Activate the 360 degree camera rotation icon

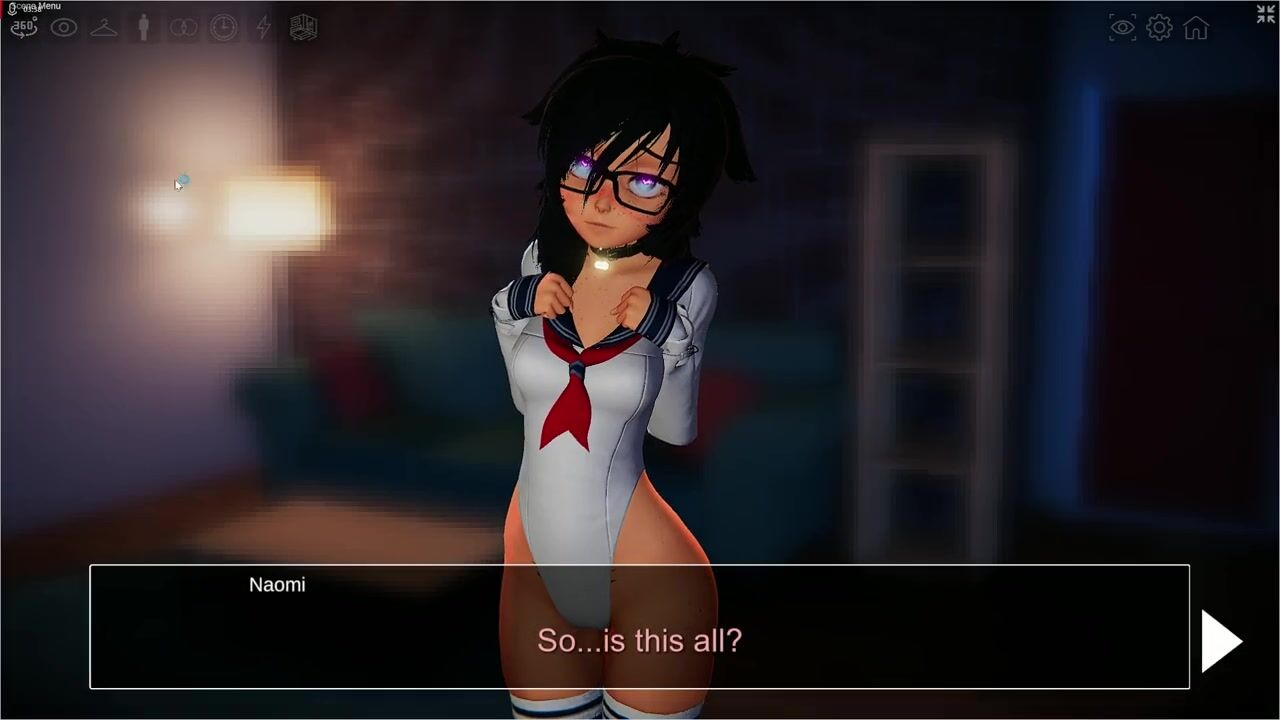click(x=24, y=28)
